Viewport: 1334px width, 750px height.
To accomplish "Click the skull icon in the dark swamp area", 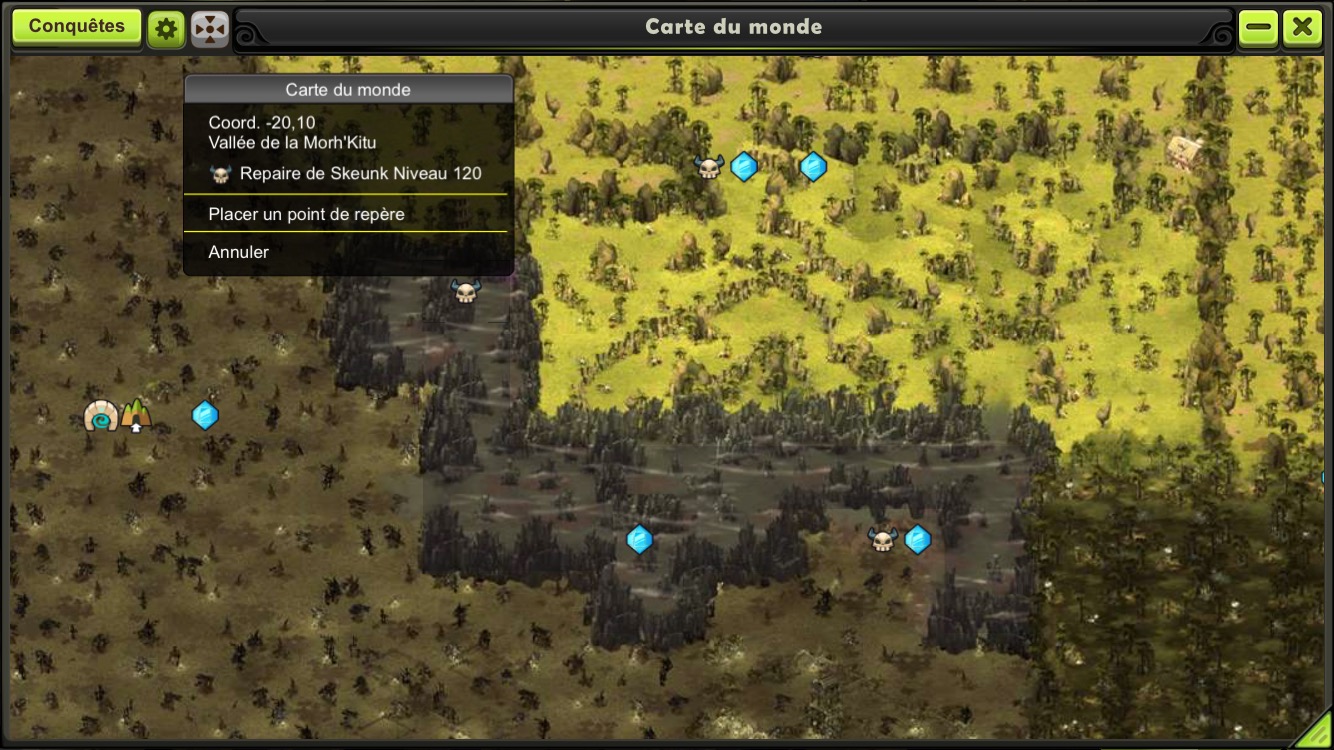I will [884, 540].
